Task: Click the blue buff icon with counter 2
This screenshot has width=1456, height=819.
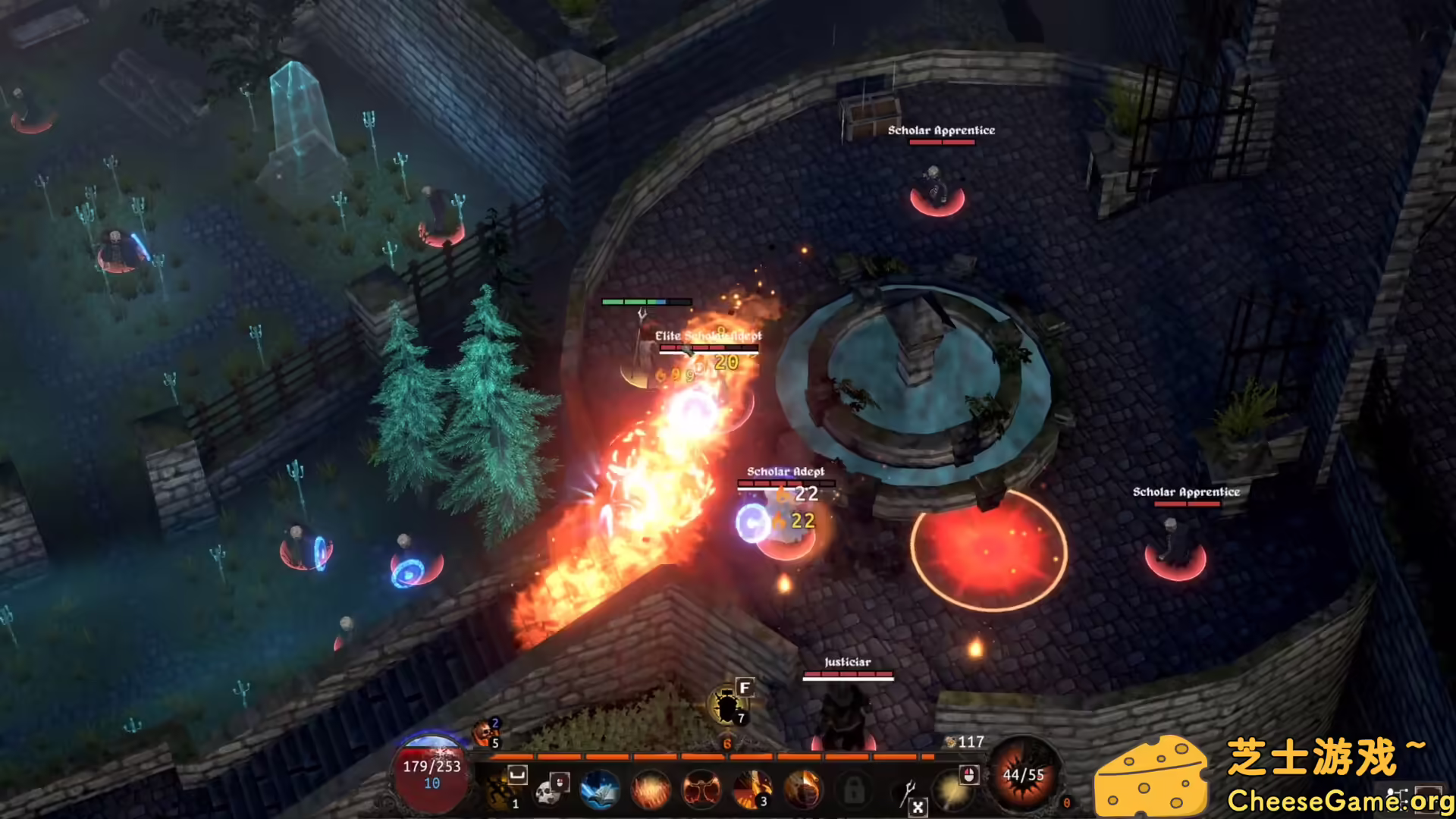Action: pos(494,723)
